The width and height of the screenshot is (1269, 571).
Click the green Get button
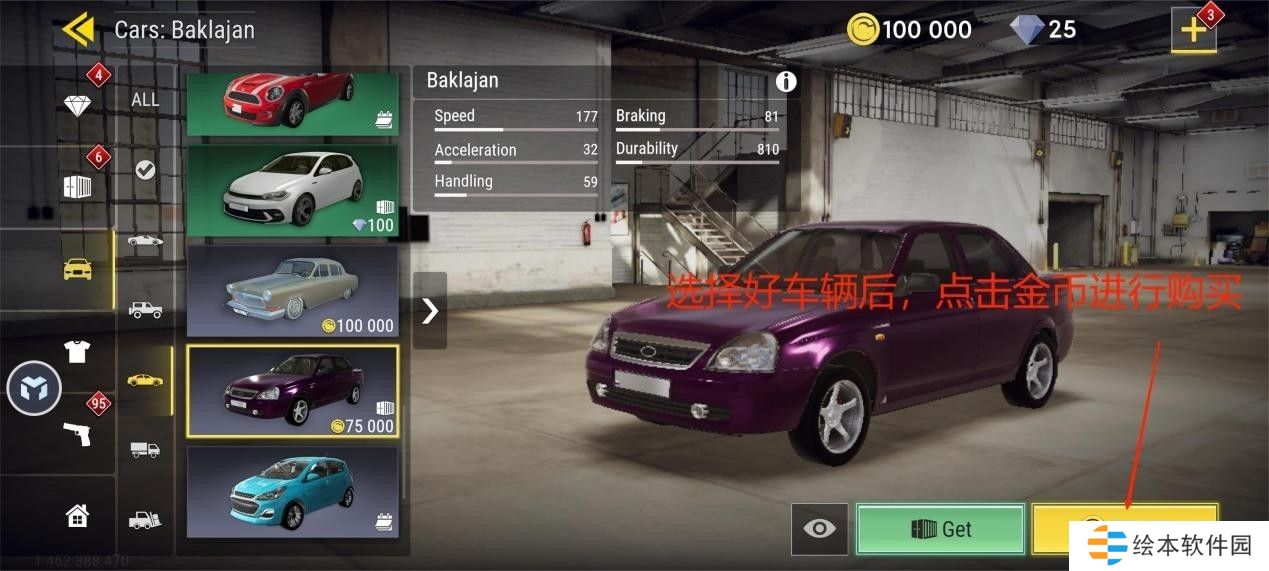click(940, 529)
